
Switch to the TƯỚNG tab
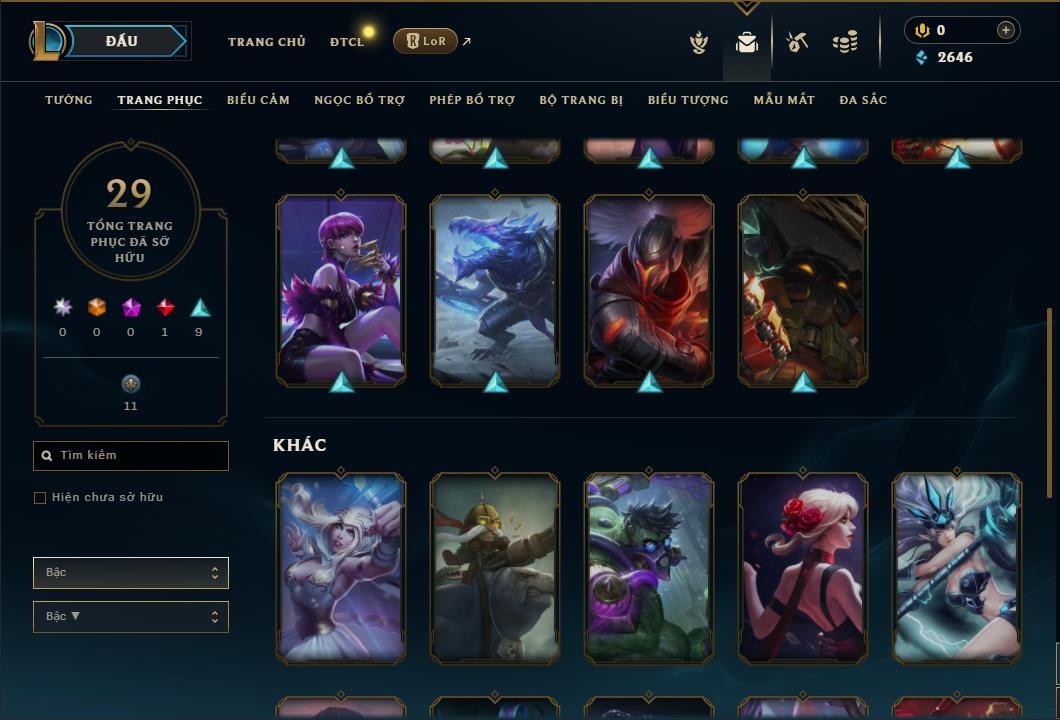[x=69, y=100]
